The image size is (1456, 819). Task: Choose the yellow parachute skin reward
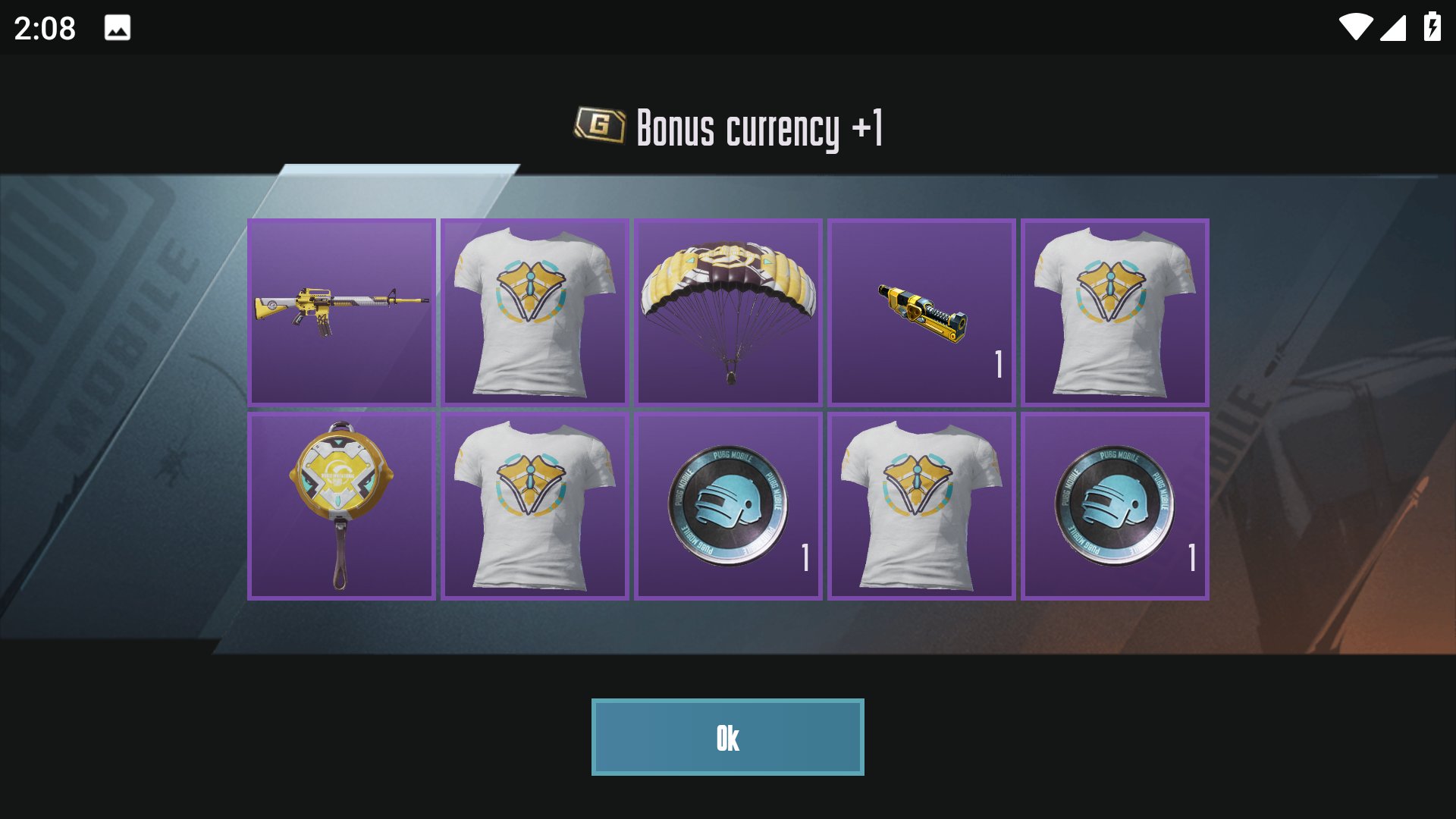pyautogui.click(x=728, y=312)
